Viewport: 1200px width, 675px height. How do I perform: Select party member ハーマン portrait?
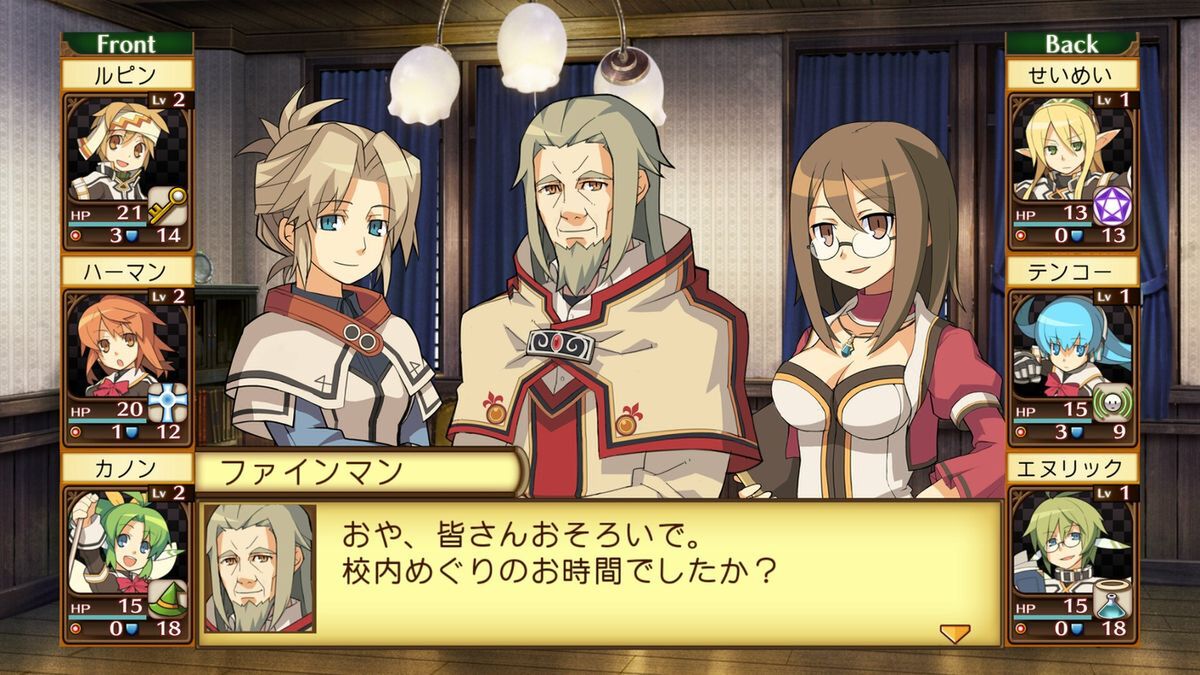115,345
